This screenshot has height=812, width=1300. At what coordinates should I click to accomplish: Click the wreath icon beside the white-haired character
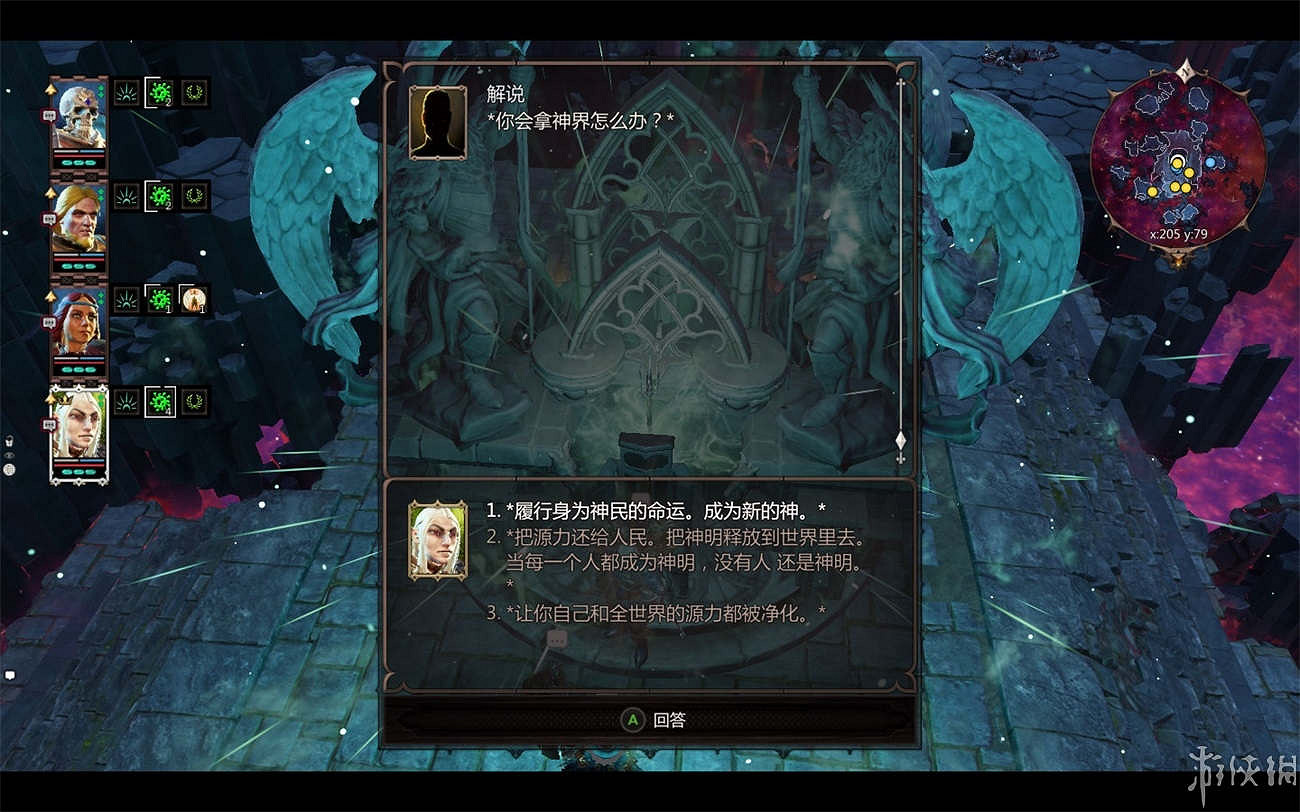pyautogui.click(x=196, y=403)
